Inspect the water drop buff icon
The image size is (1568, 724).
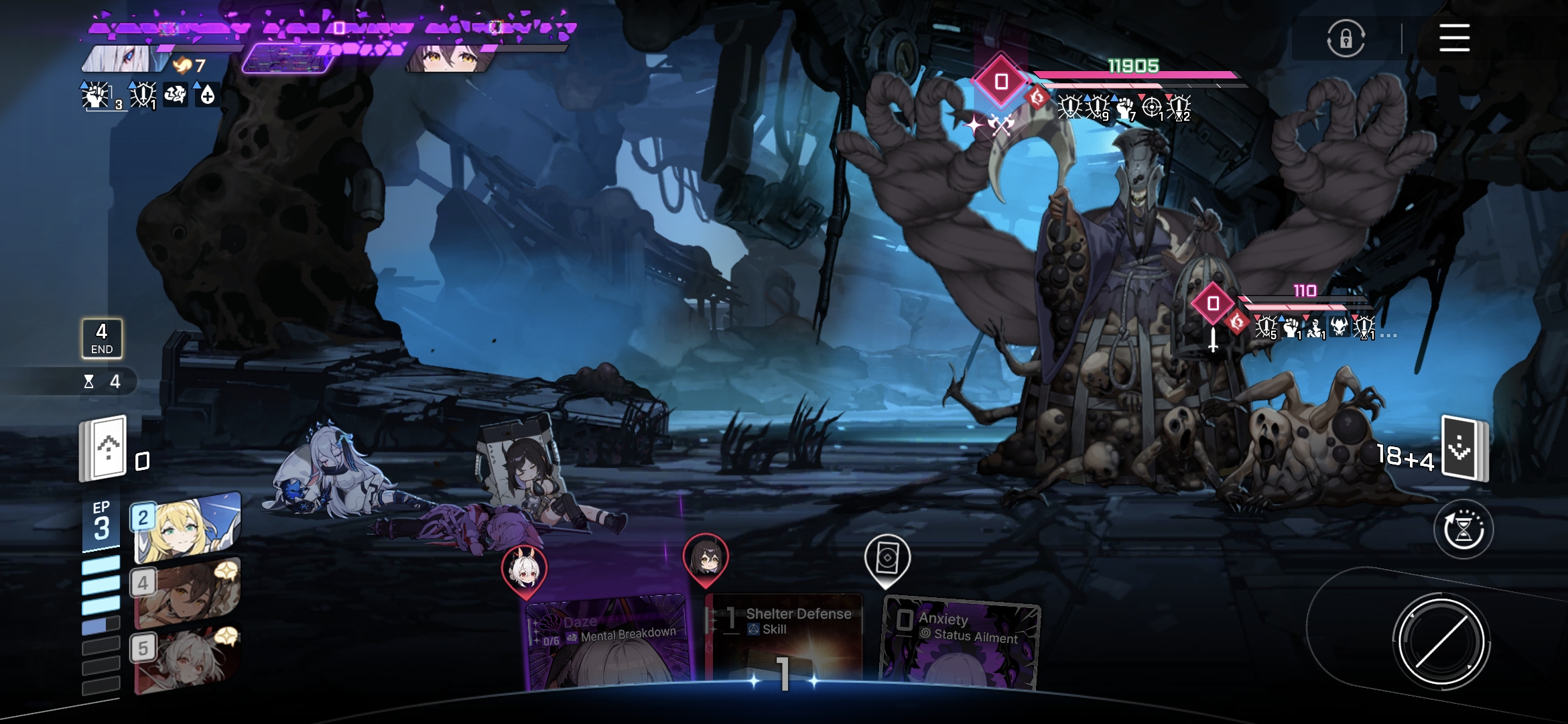pyautogui.click(x=207, y=95)
